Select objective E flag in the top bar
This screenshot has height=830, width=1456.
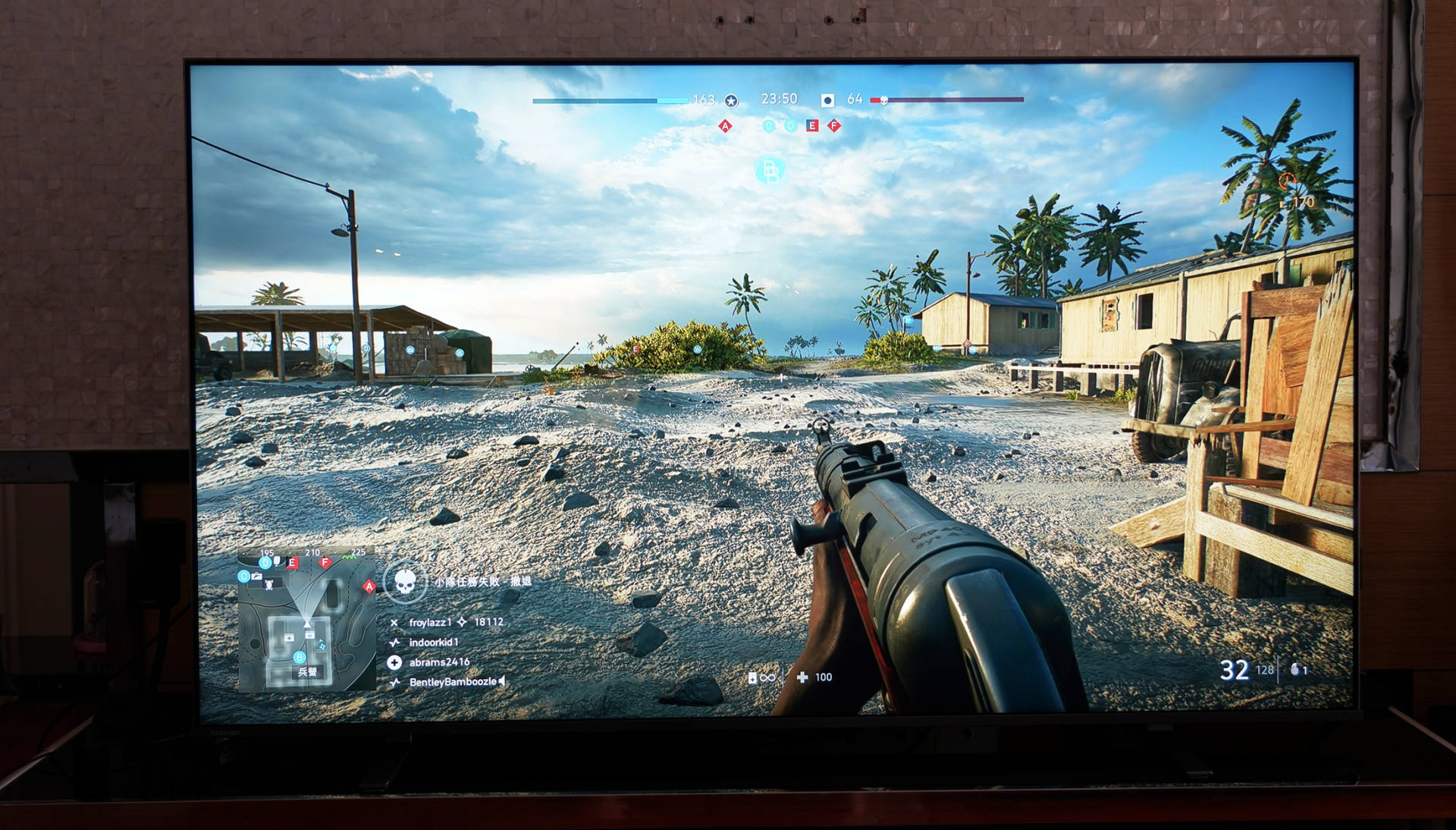click(812, 126)
